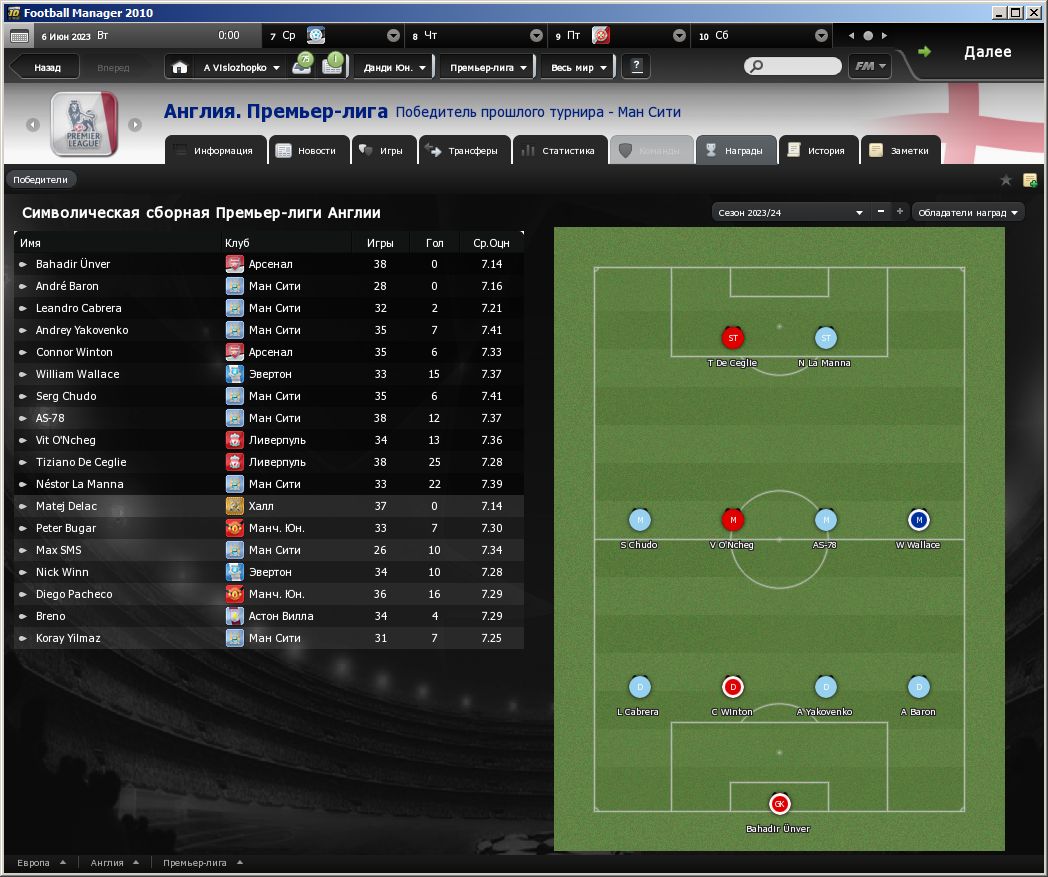Click the Далее continue button
1048x877 pixels.
click(x=986, y=53)
